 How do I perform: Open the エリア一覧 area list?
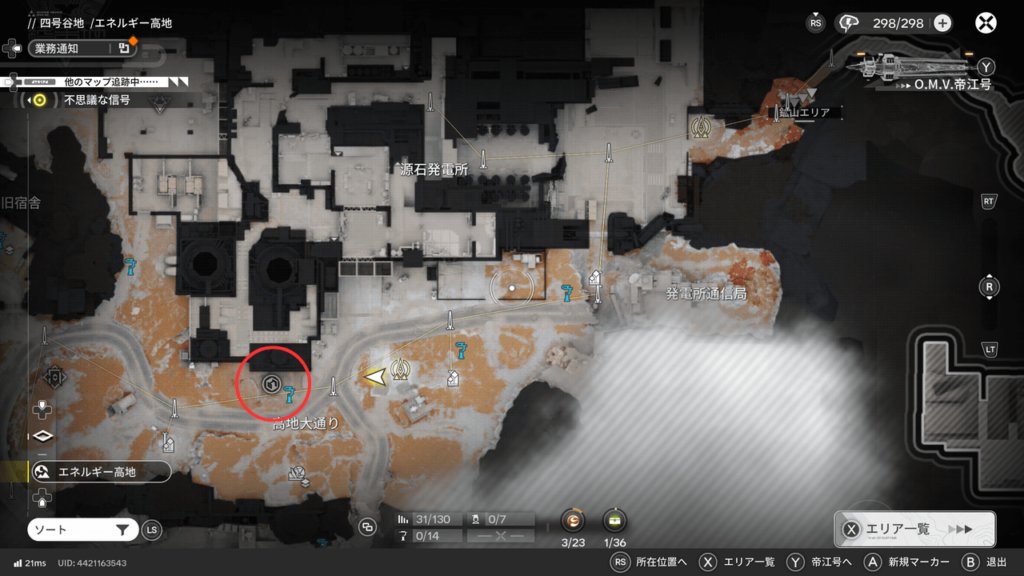point(914,530)
